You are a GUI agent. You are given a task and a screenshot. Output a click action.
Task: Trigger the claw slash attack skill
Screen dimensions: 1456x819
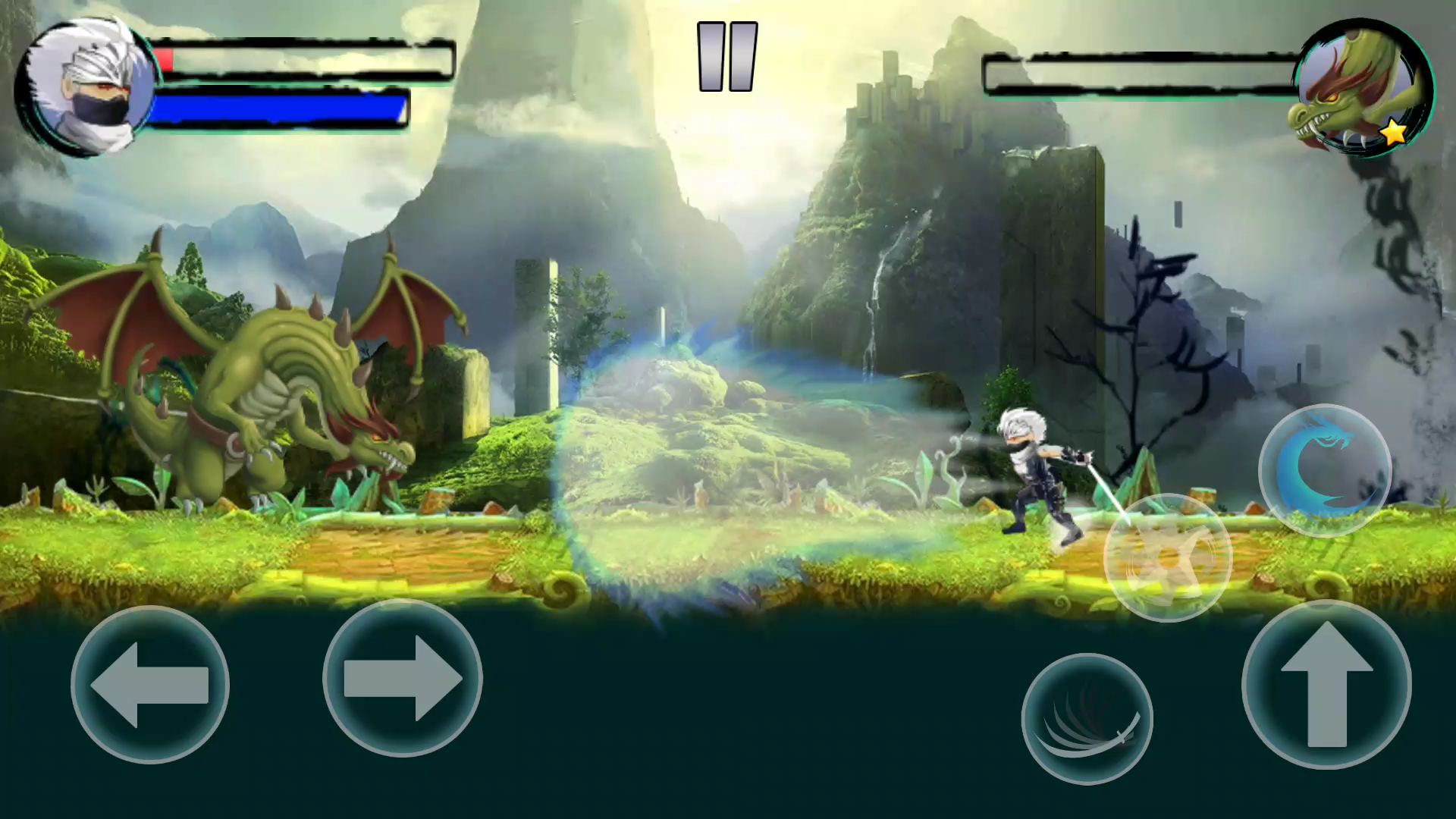tap(1088, 717)
